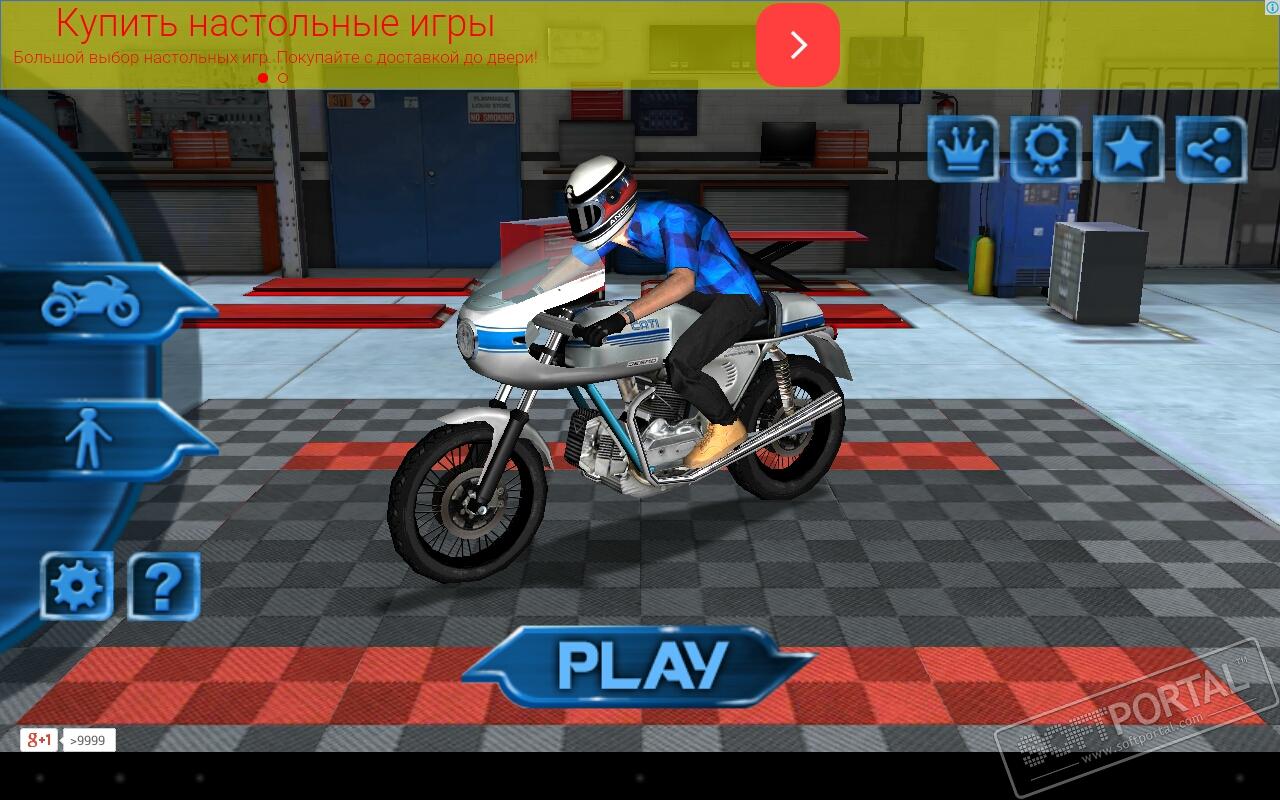View achievements via the rosette badge icon
Screen dimensions: 1280x800
pos(1045,149)
